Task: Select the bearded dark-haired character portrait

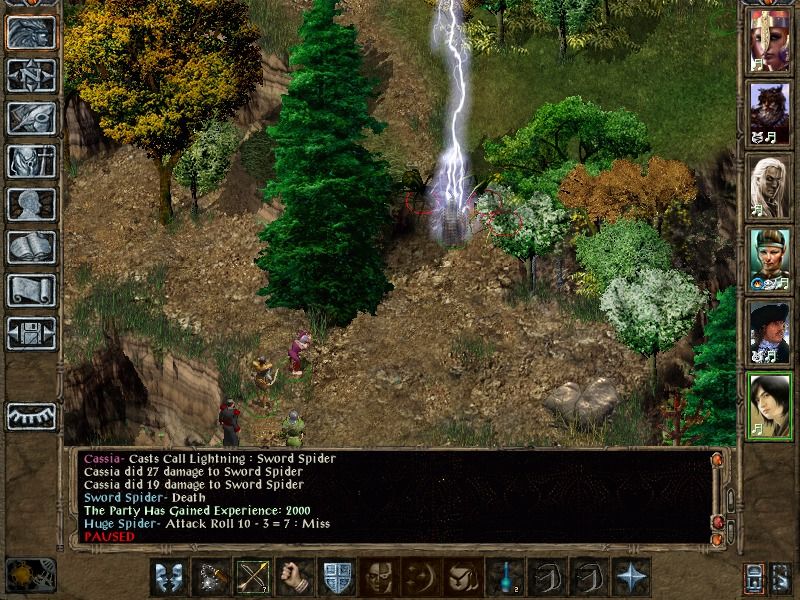Action: click(x=769, y=112)
